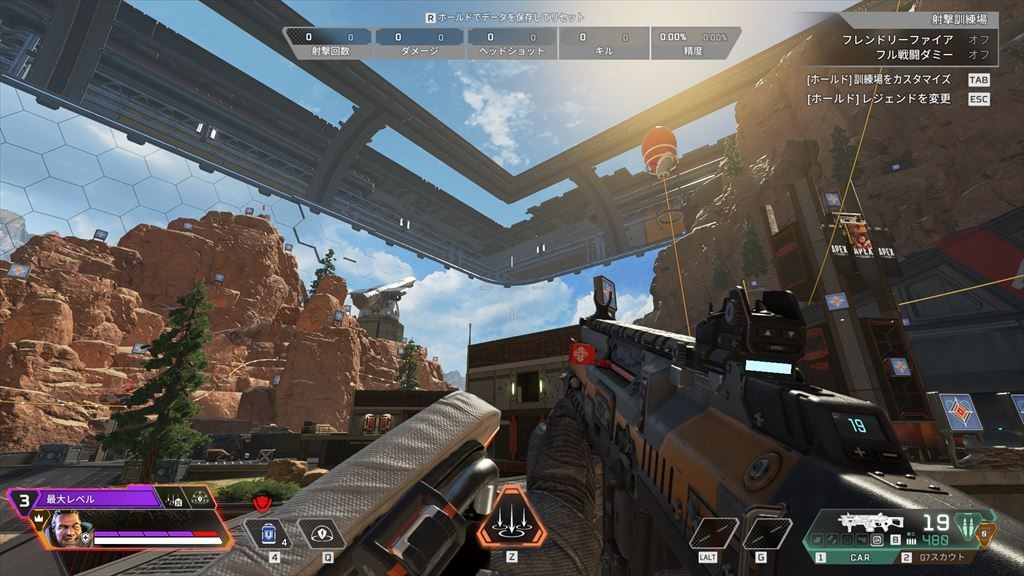This screenshot has height=576, width=1024.
Task: Click the equipped weapon attachment icon
Action: pos(876,539)
